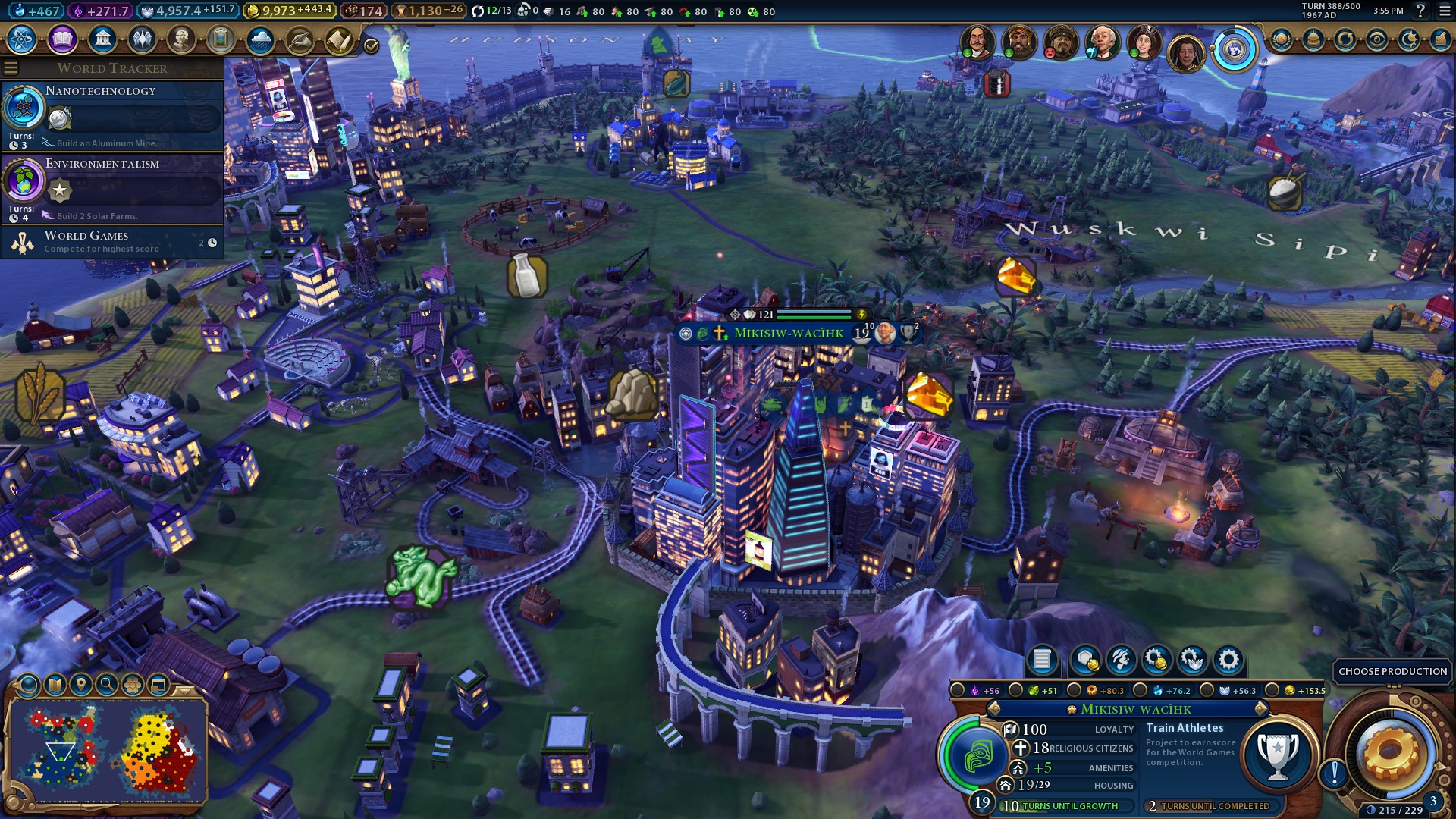Image resolution: width=1456 pixels, height=819 pixels.
Task: Open the city details scroll button
Action: click(x=1041, y=660)
